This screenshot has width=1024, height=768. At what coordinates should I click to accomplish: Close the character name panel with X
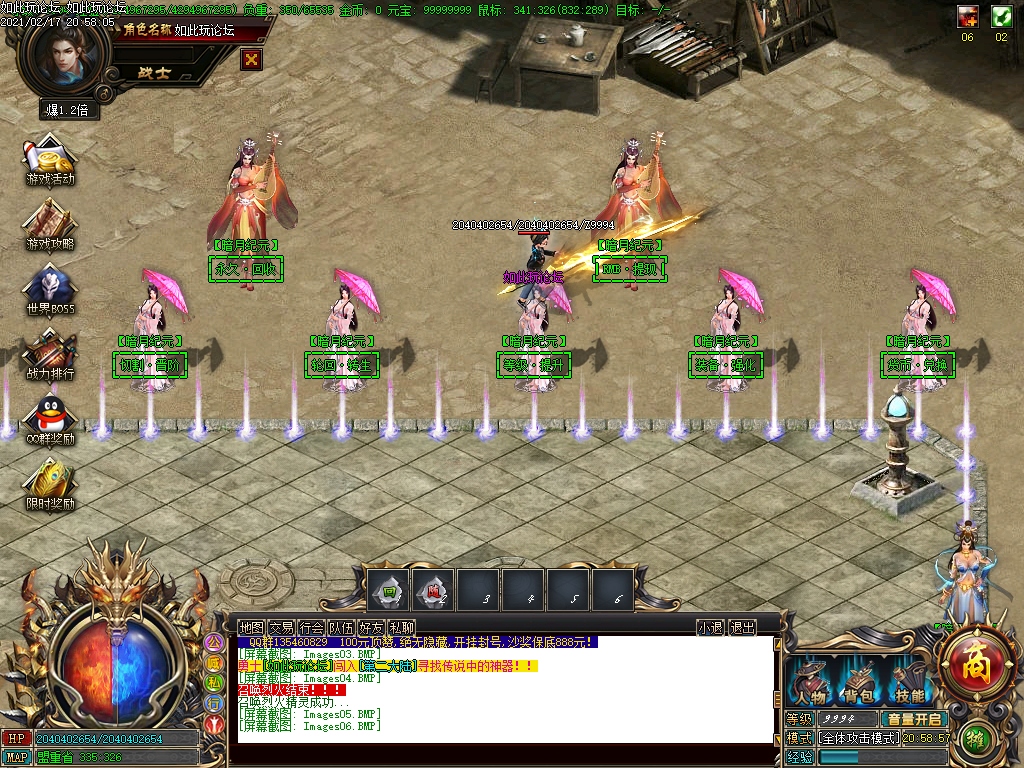click(x=252, y=60)
